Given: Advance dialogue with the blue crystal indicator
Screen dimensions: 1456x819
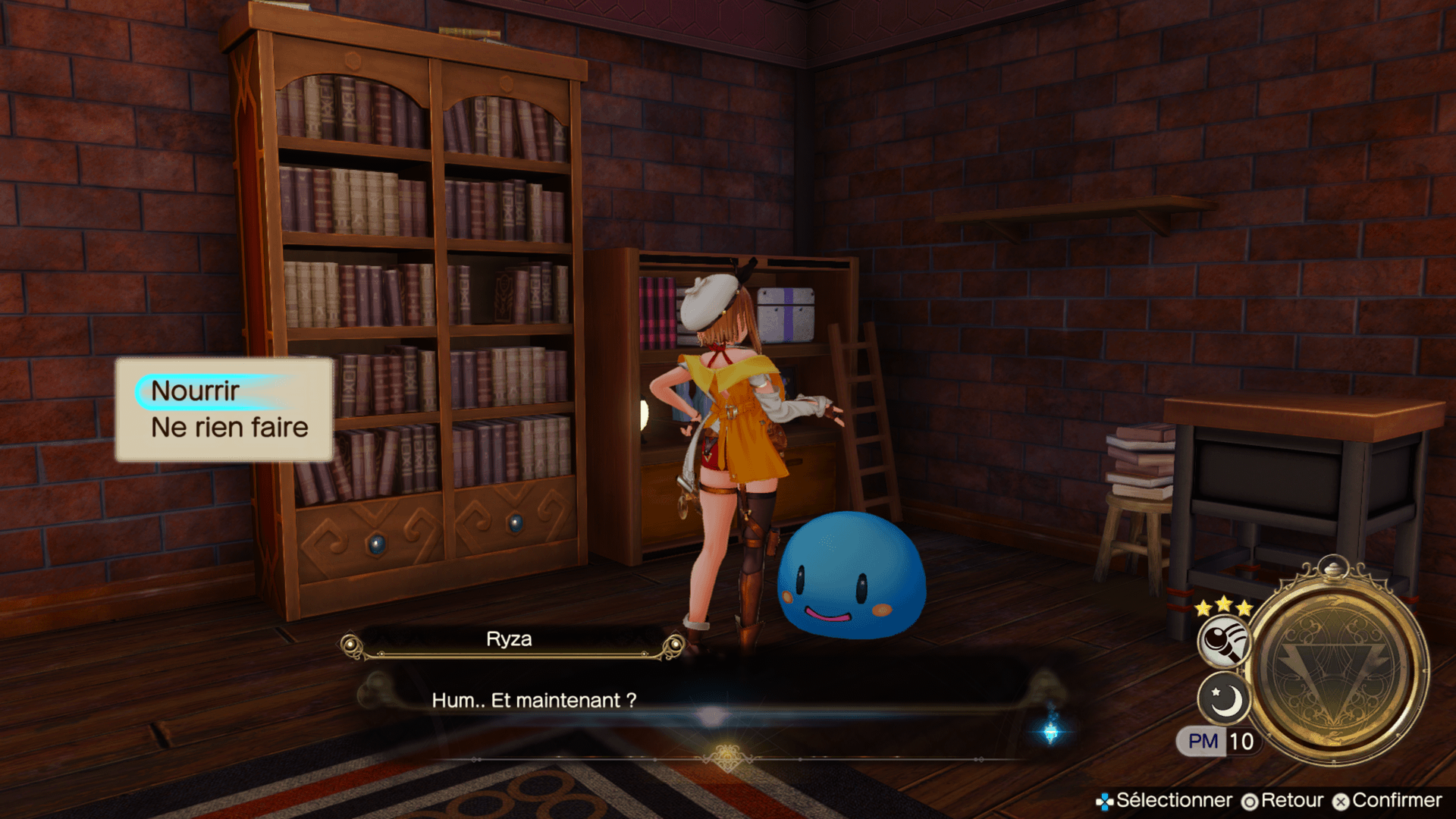Looking at the screenshot, I should 1051,731.
